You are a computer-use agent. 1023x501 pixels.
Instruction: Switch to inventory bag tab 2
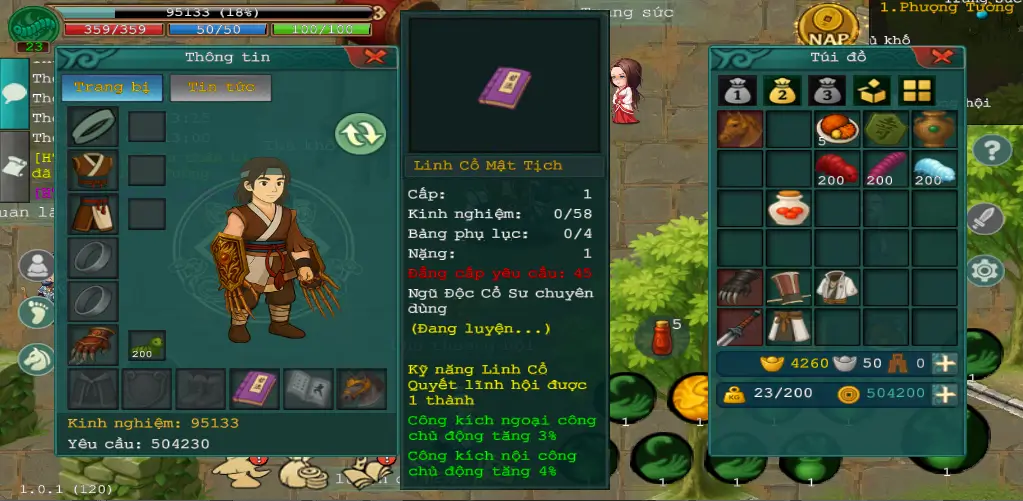[782, 91]
